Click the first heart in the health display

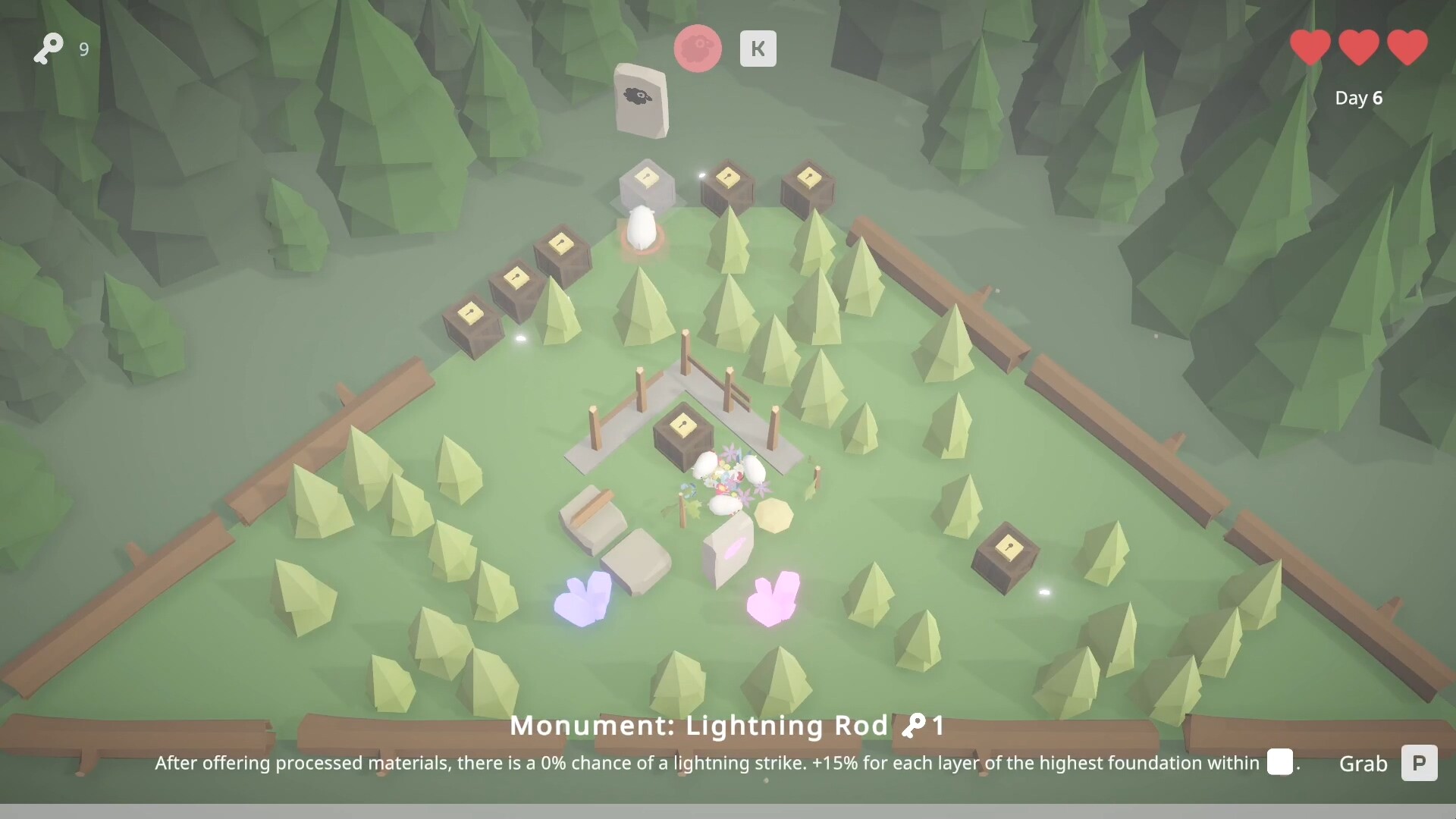(x=1309, y=47)
